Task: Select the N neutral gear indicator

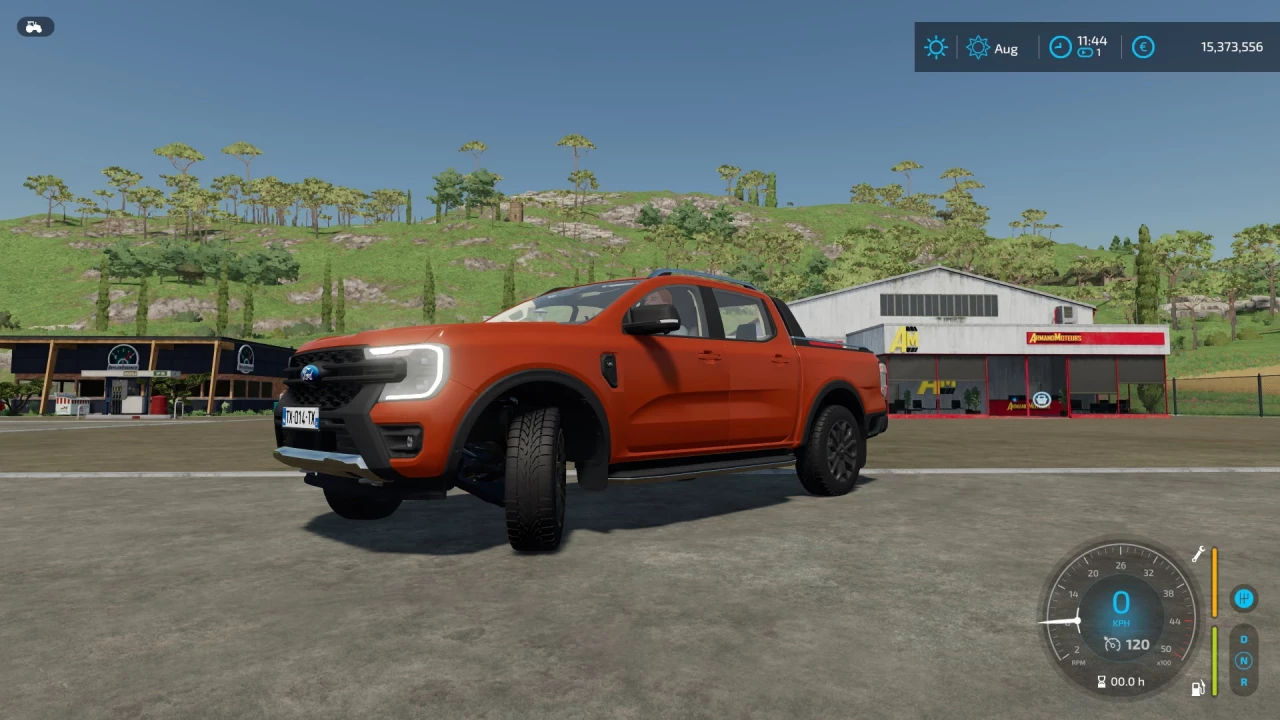Action: [1244, 661]
